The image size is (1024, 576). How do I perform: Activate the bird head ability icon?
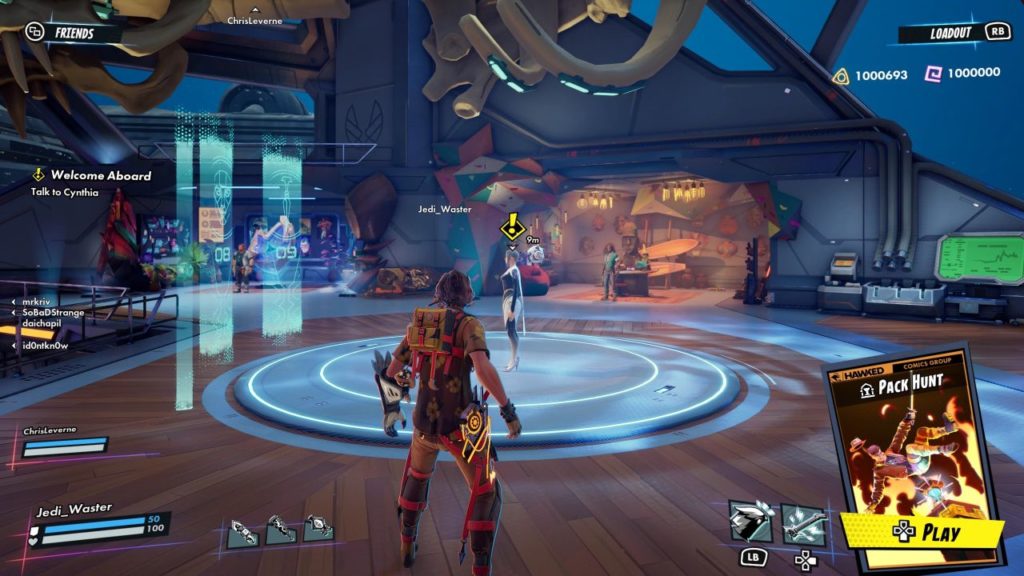[750, 523]
